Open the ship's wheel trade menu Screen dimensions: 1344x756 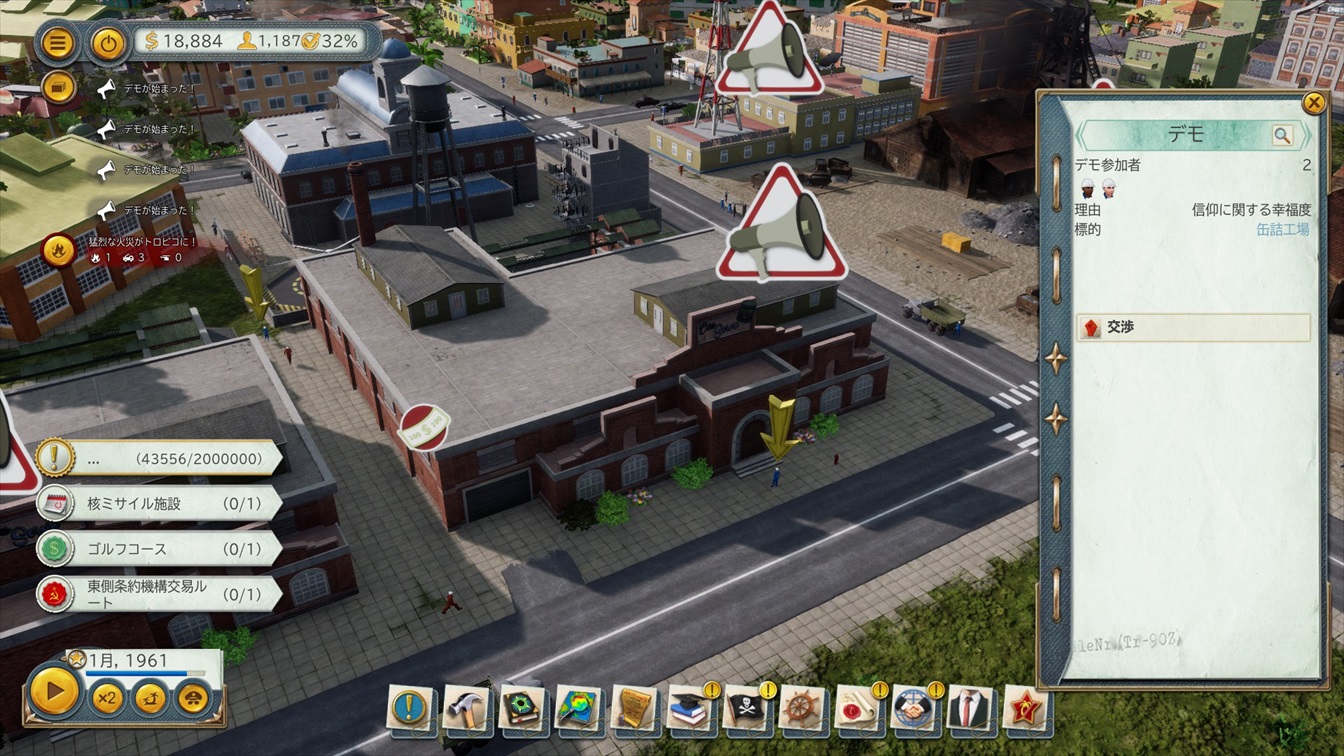tap(801, 707)
